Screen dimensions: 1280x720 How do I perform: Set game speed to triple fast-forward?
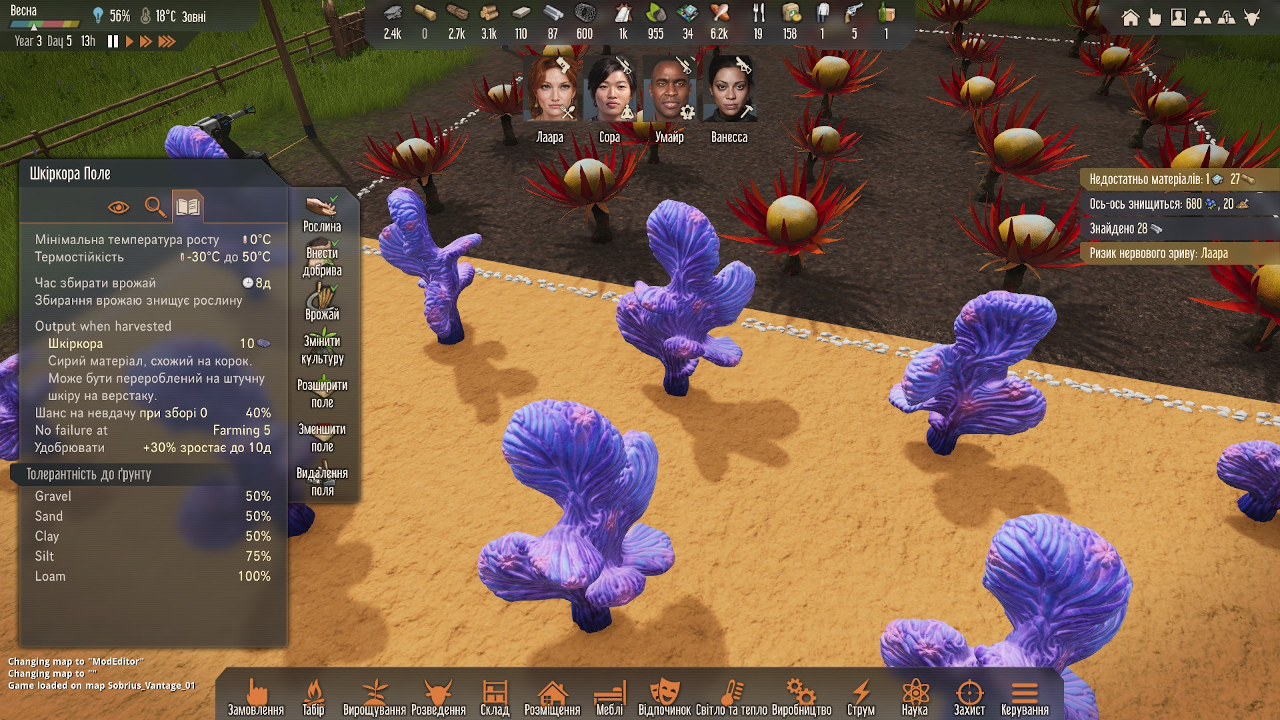click(167, 41)
